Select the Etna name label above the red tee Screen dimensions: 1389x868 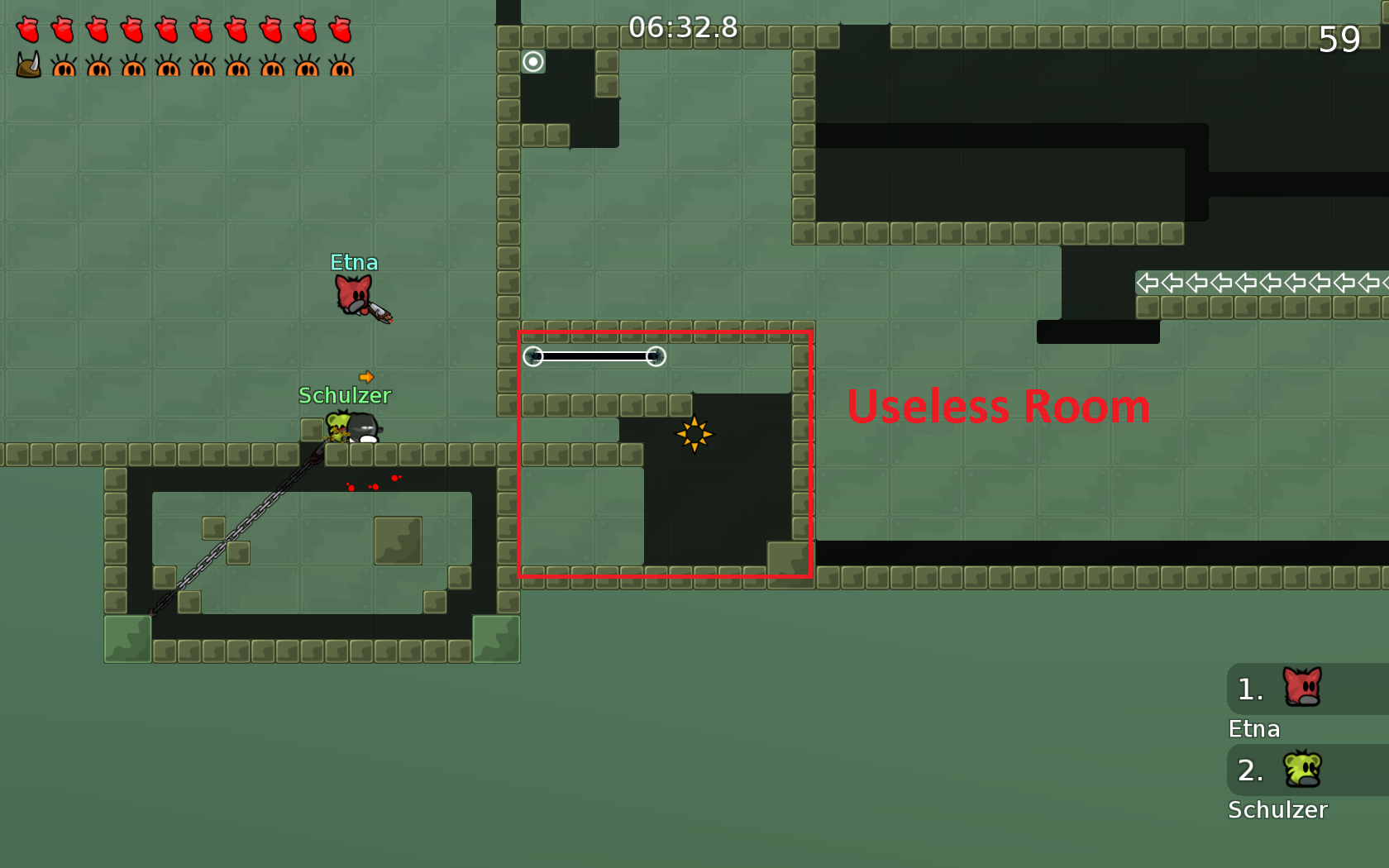pyautogui.click(x=354, y=262)
